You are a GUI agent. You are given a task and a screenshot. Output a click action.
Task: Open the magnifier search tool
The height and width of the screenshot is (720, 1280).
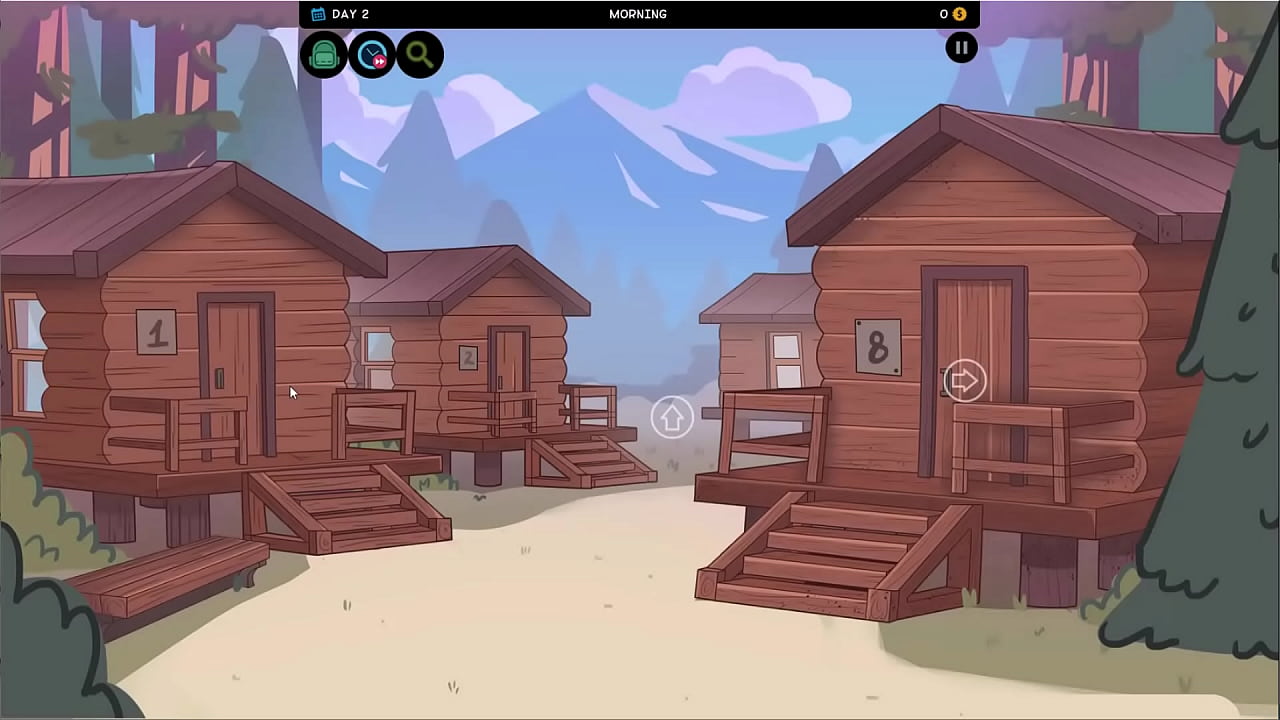419,55
